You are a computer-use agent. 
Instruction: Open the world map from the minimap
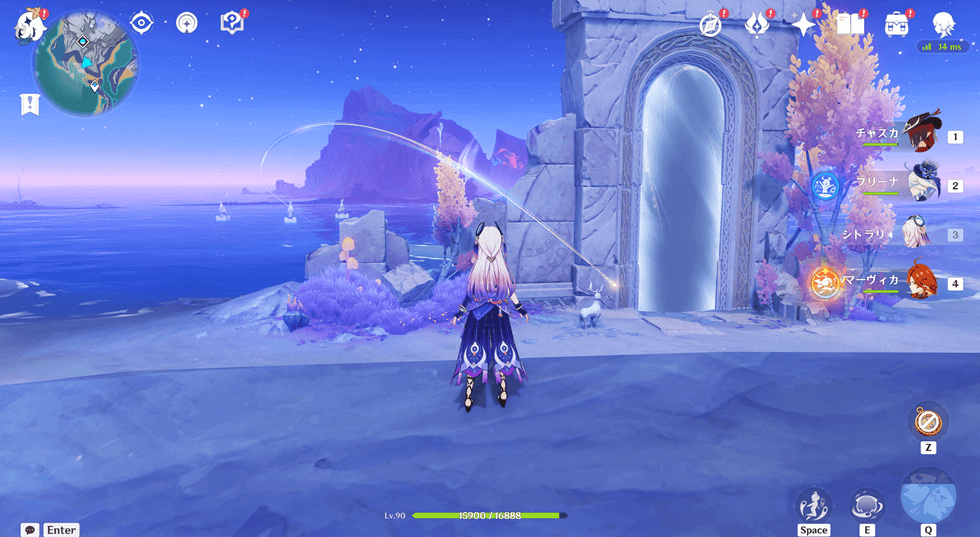tap(86, 64)
